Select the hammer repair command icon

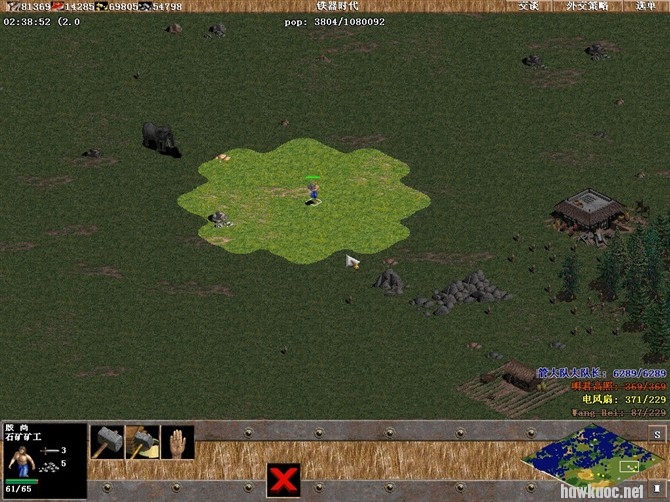[x=142, y=441]
